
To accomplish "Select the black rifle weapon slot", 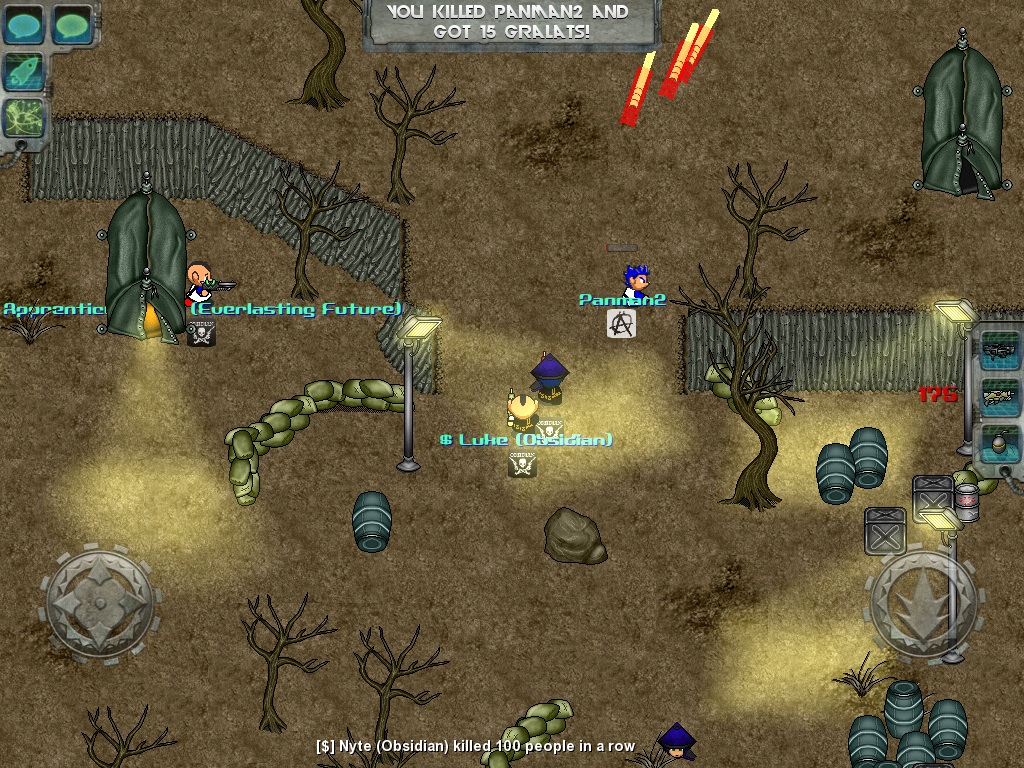I will (998, 350).
